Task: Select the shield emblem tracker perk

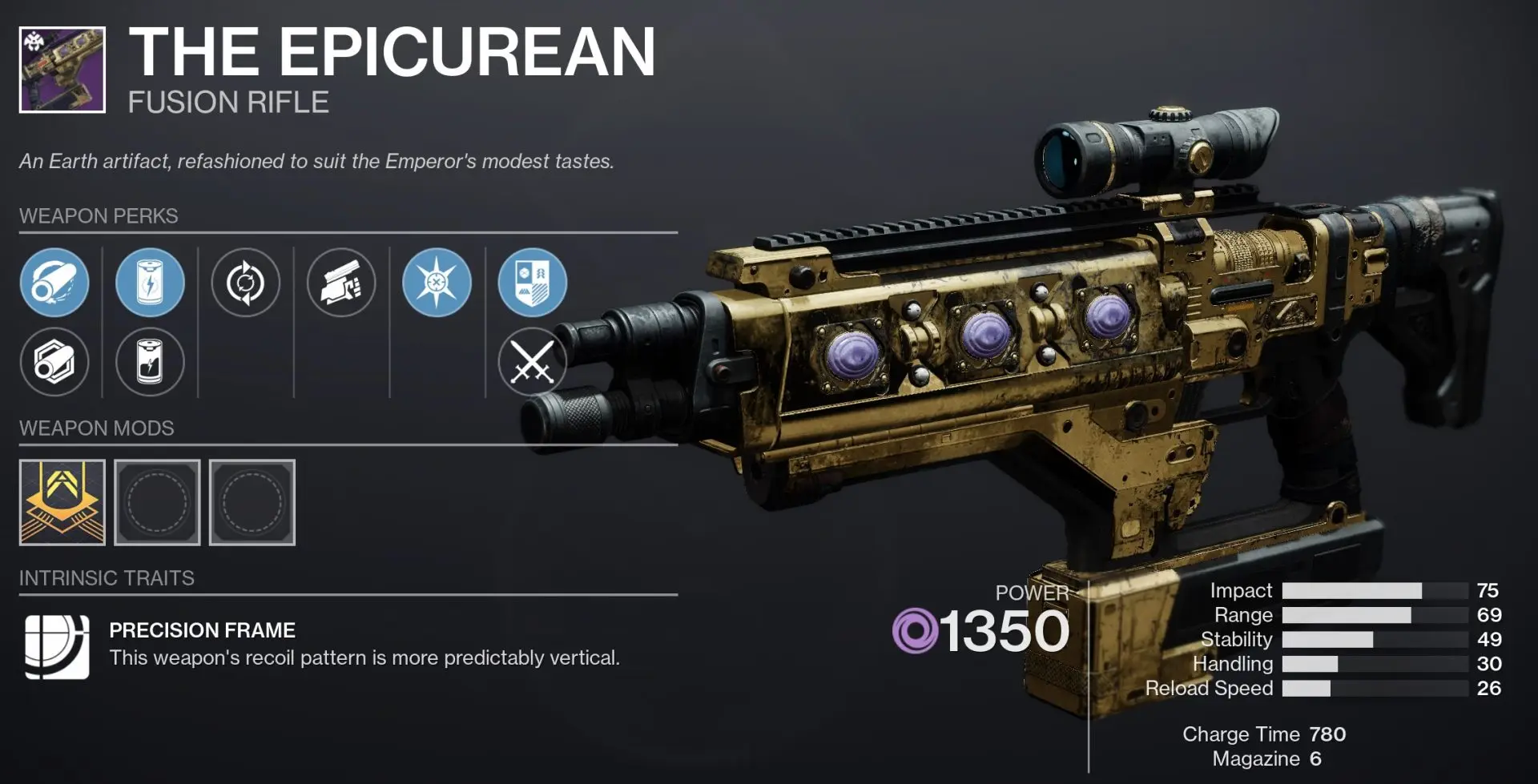Action: point(532,283)
